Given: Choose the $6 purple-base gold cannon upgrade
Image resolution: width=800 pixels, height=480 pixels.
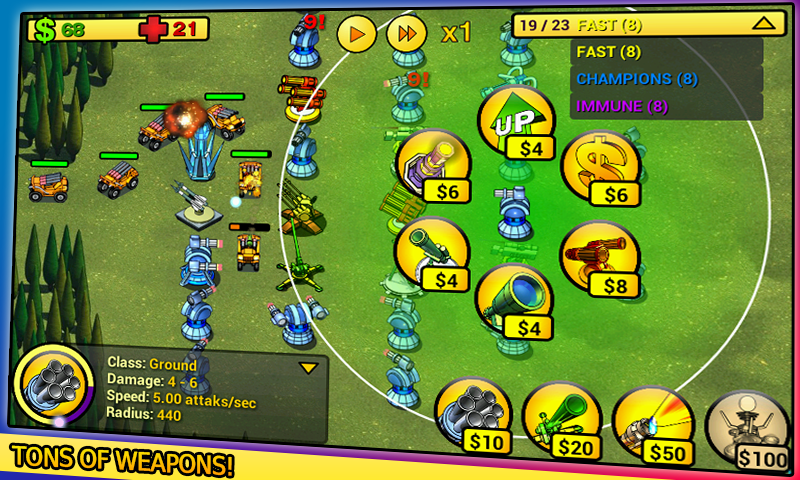Looking at the screenshot, I should [435, 167].
